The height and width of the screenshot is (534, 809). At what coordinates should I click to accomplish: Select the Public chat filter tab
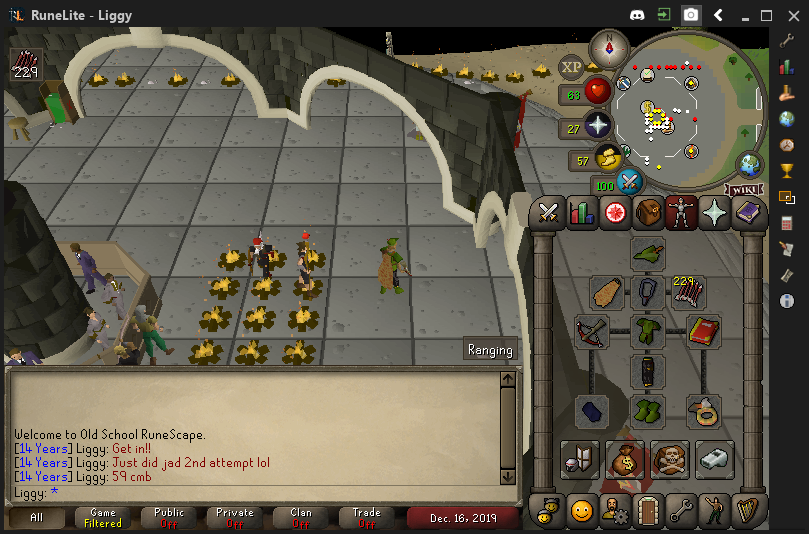[169, 517]
